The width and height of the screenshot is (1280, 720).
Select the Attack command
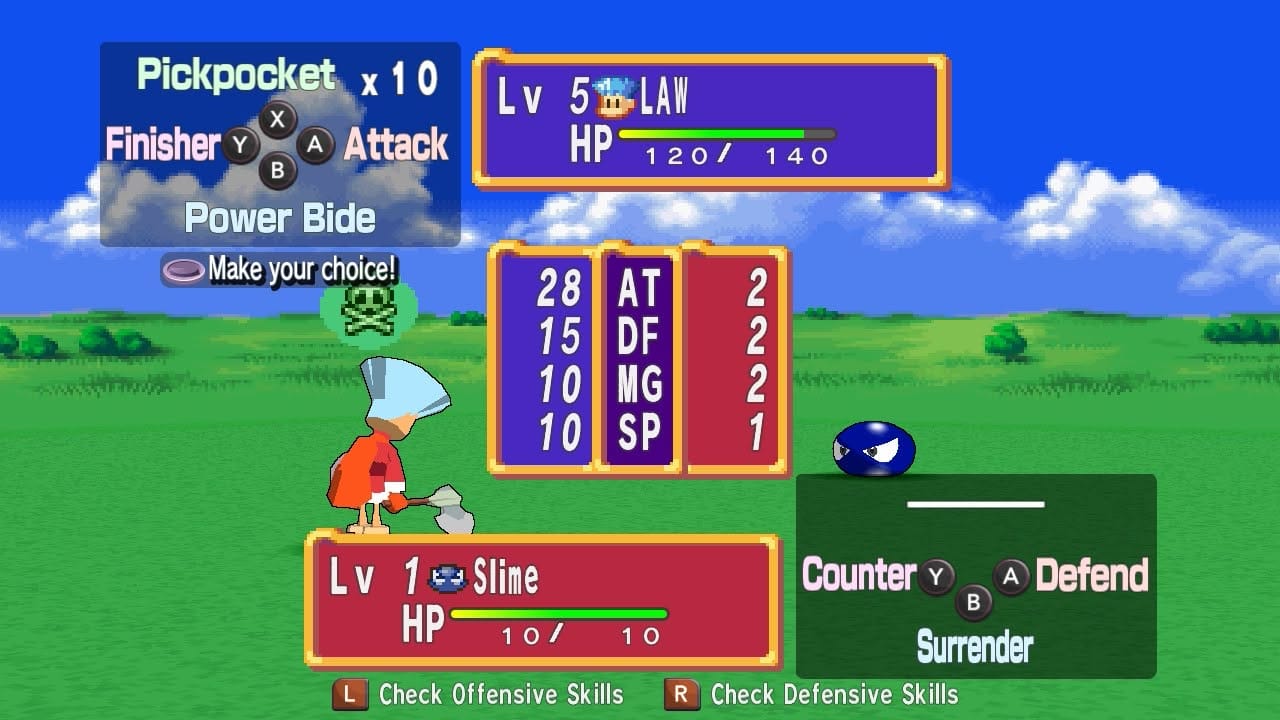pos(394,145)
